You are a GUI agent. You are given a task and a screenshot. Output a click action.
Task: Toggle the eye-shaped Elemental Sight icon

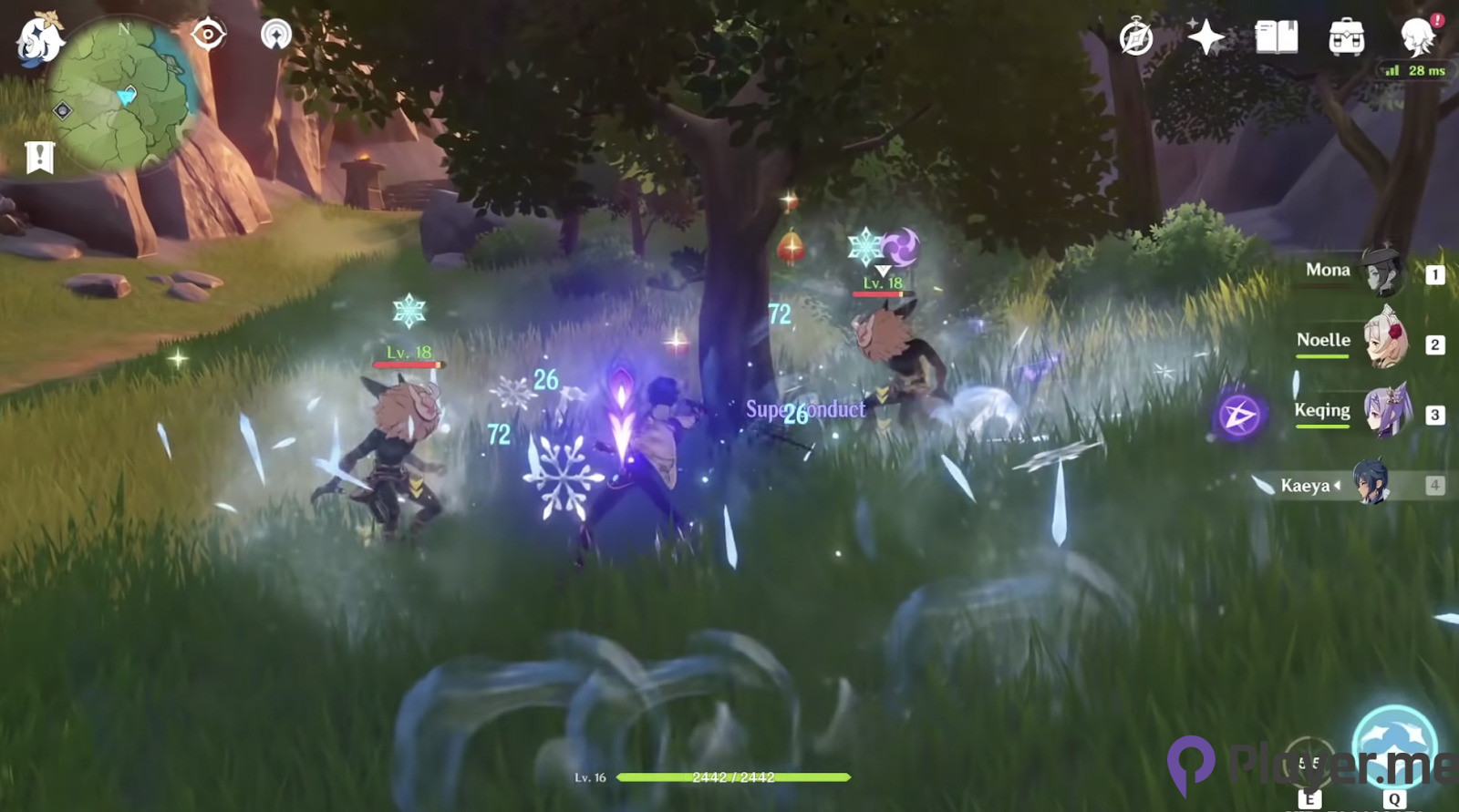click(x=208, y=36)
